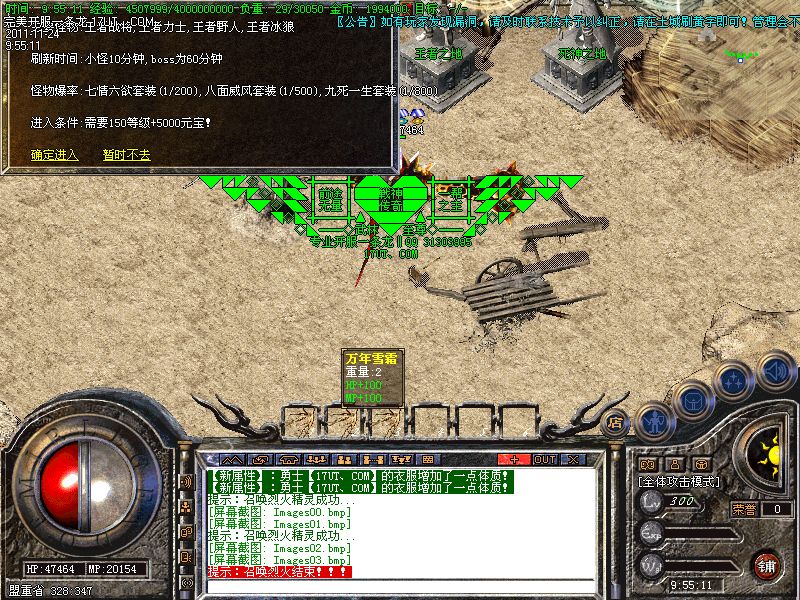Click the red 铺 stall button

(x=767, y=565)
